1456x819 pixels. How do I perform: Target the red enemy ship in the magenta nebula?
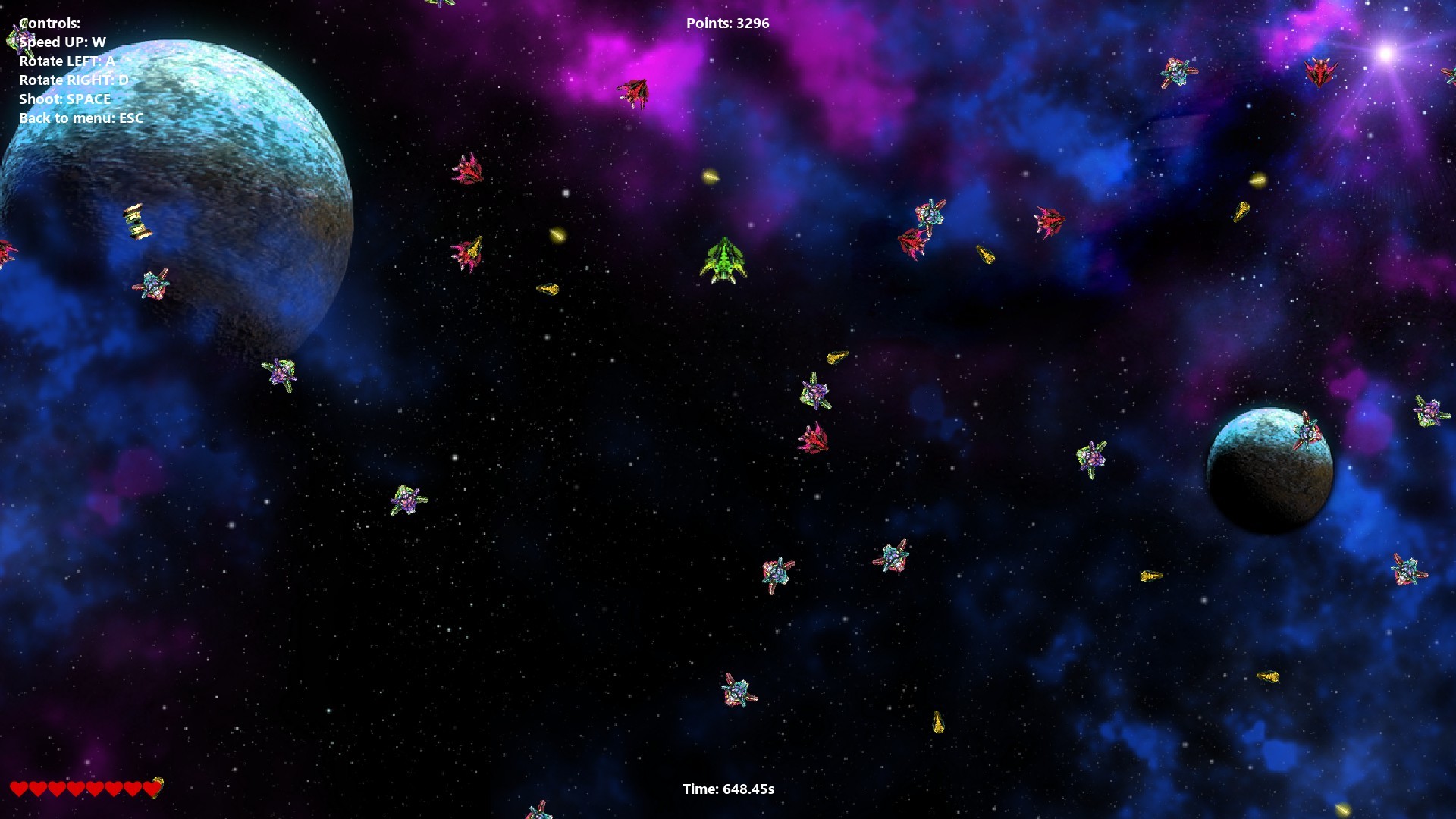(x=635, y=93)
